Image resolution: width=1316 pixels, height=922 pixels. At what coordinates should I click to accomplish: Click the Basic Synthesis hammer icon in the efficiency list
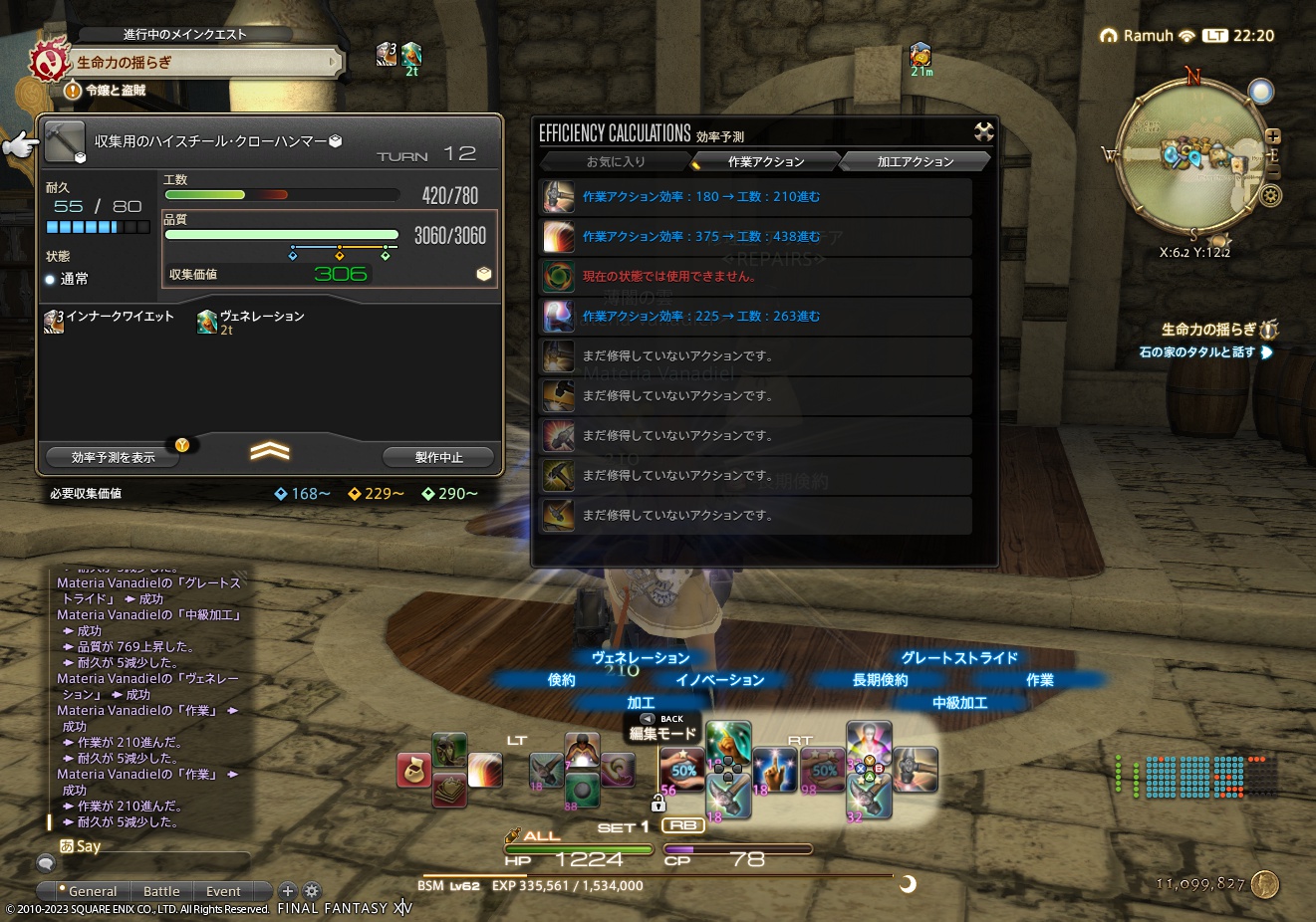point(559,197)
